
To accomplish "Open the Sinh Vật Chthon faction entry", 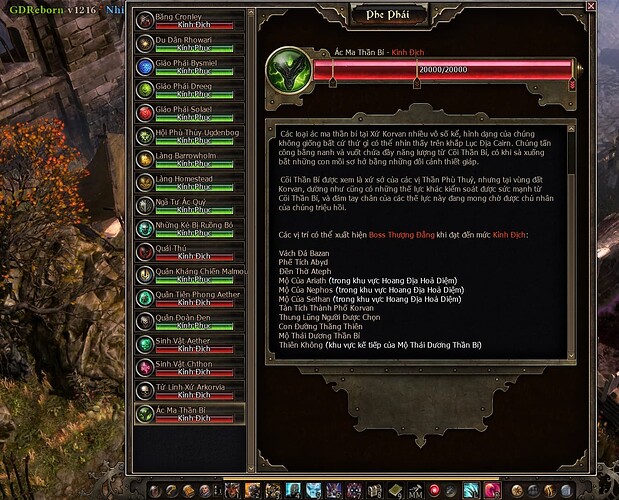I will coord(188,368).
